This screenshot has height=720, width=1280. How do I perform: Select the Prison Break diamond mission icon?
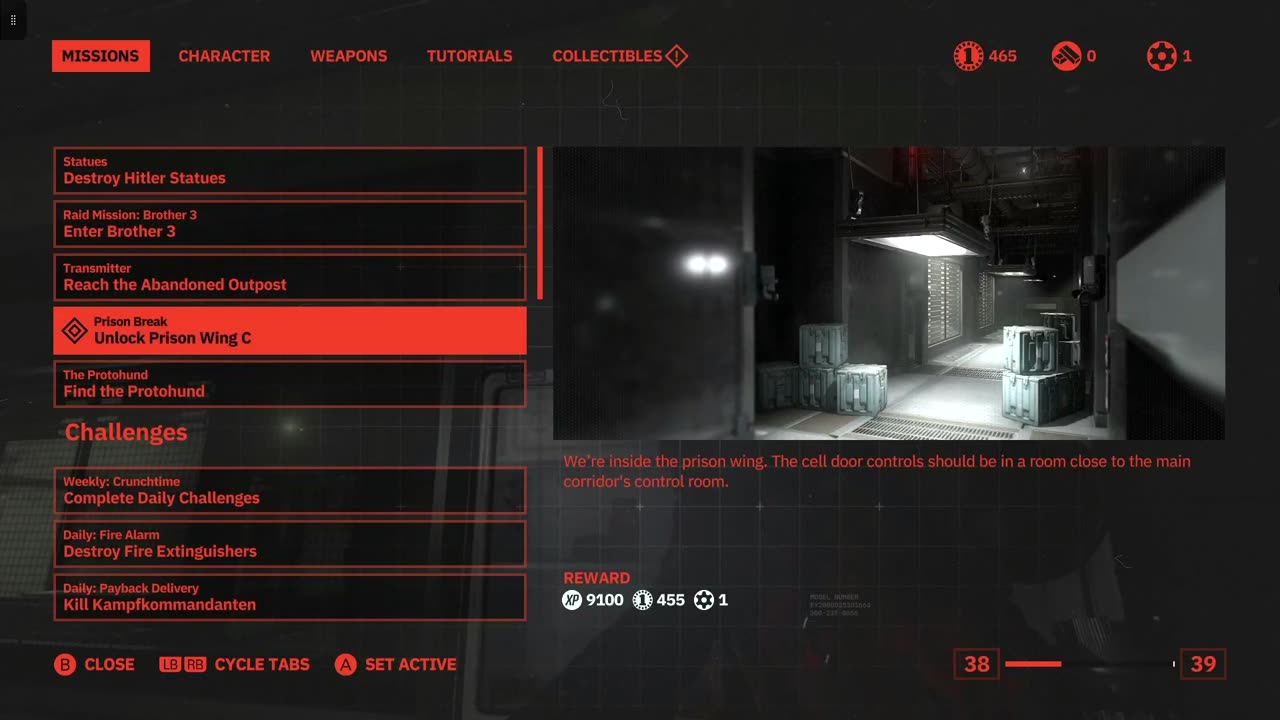[74, 330]
